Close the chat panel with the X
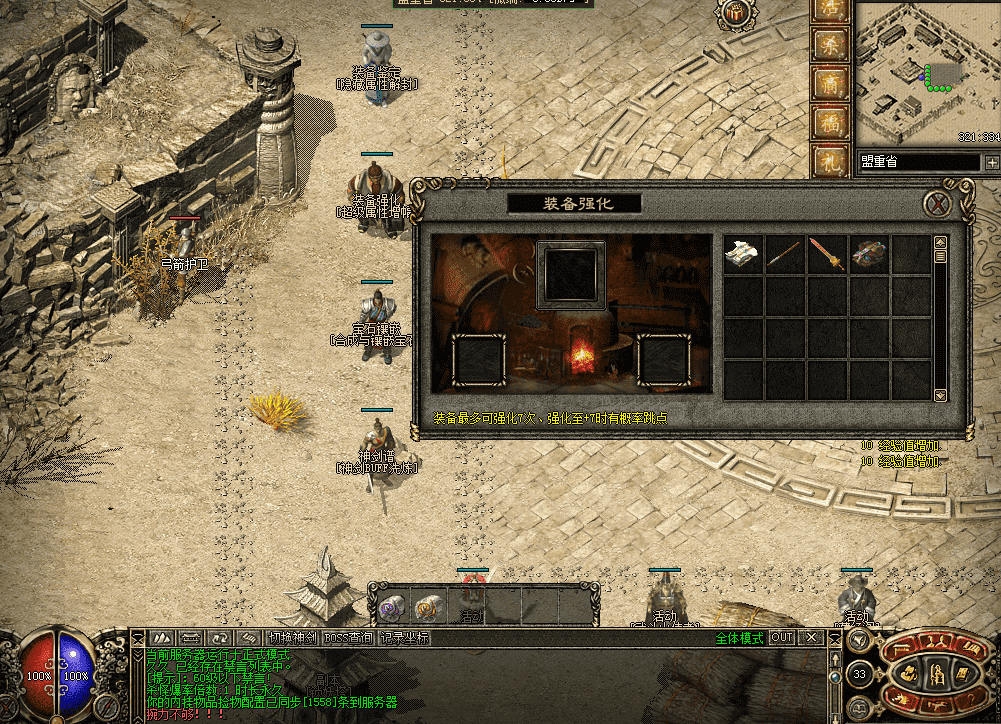Screen dimensions: 1001x724 point(812,638)
